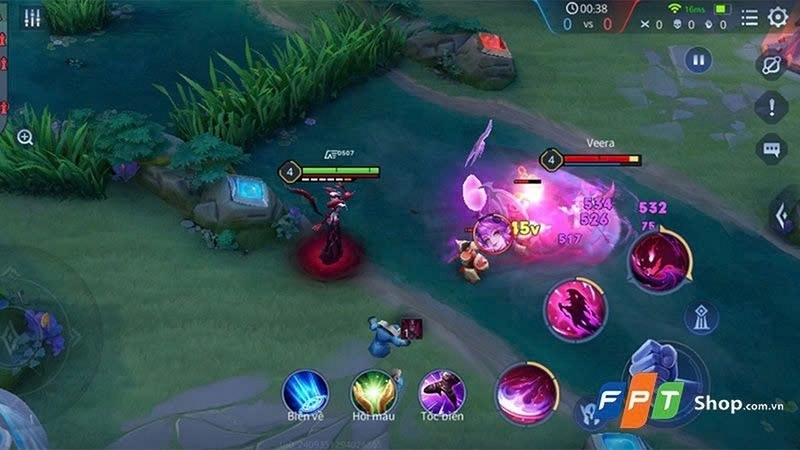Tap the planet-shaped icon below the gear

[771, 64]
